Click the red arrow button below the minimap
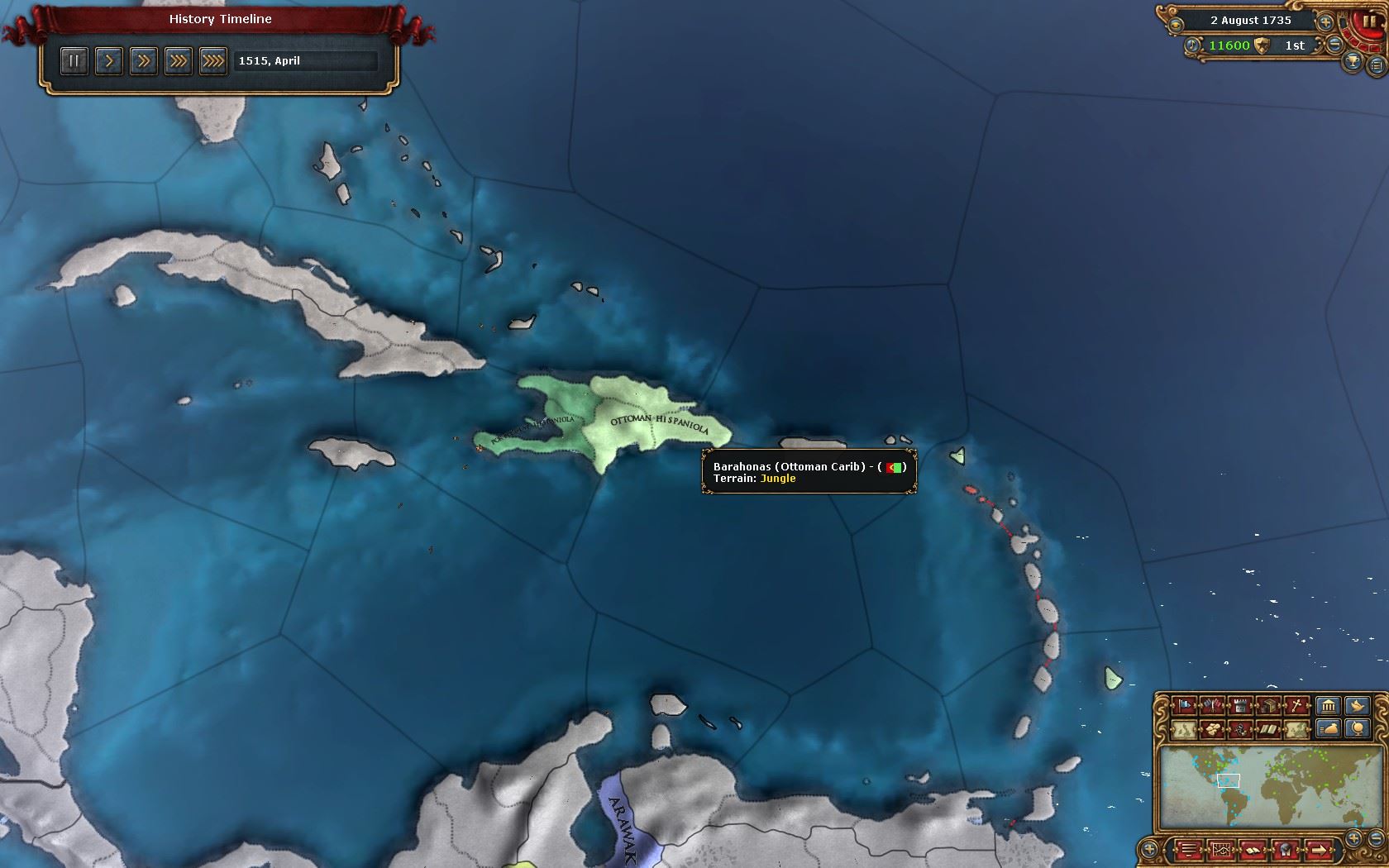Image resolution: width=1389 pixels, height=868 pixels. tap(1318, 848)
